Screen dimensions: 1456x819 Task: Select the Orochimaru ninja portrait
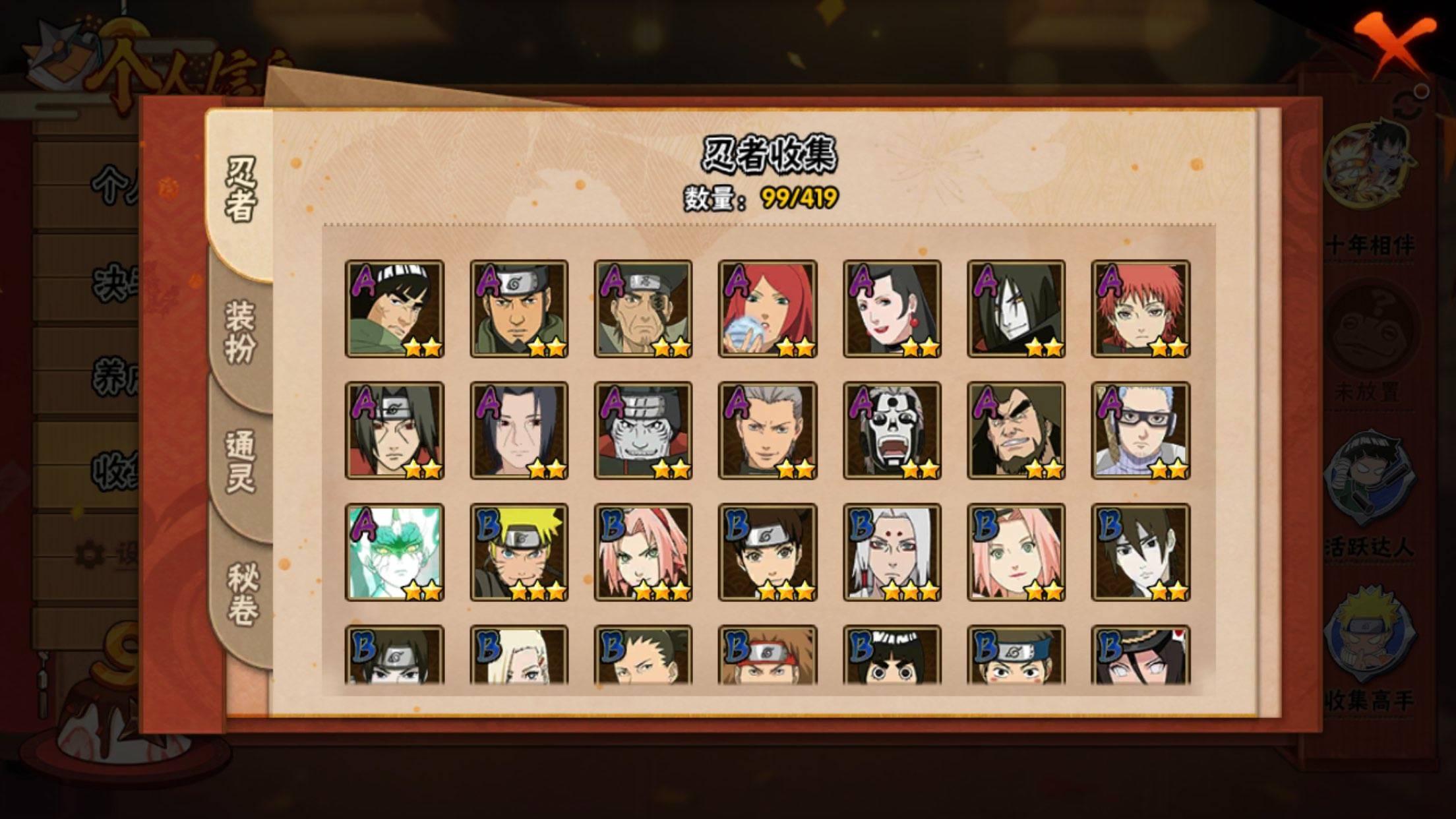click(x=1016, y=309)
